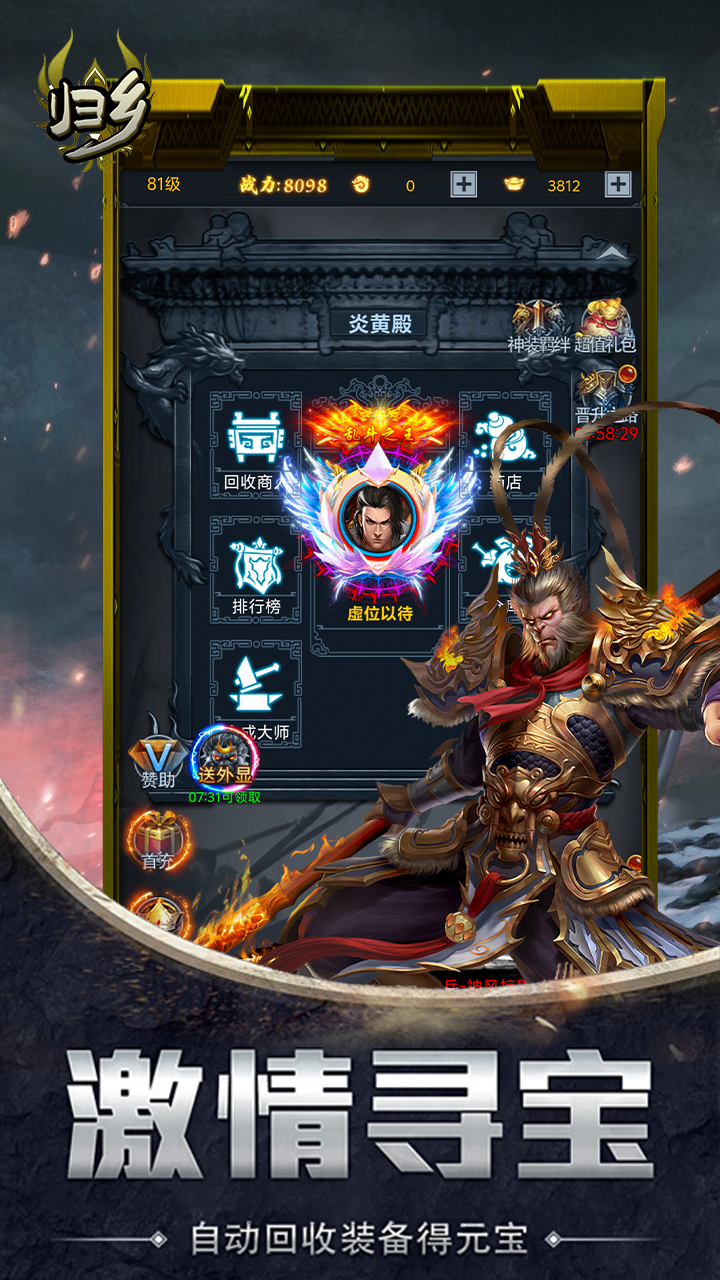Add currency with the plus beside 0
Image resolution: width=720 pixels, height=1280 pixels.
(x=463, y=184)
